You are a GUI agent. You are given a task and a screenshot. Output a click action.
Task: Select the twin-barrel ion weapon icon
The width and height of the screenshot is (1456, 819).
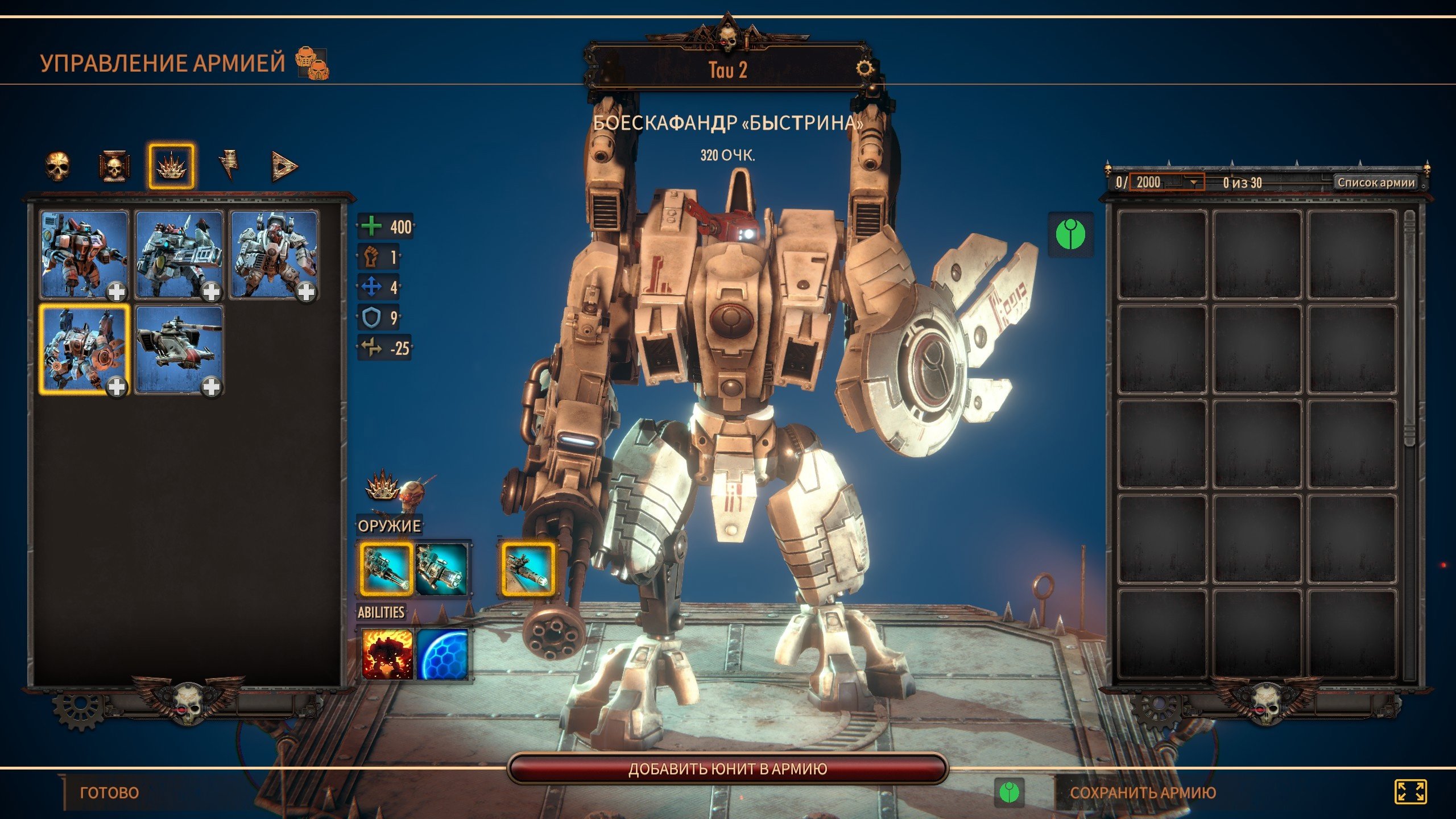[x=442, y=568]
